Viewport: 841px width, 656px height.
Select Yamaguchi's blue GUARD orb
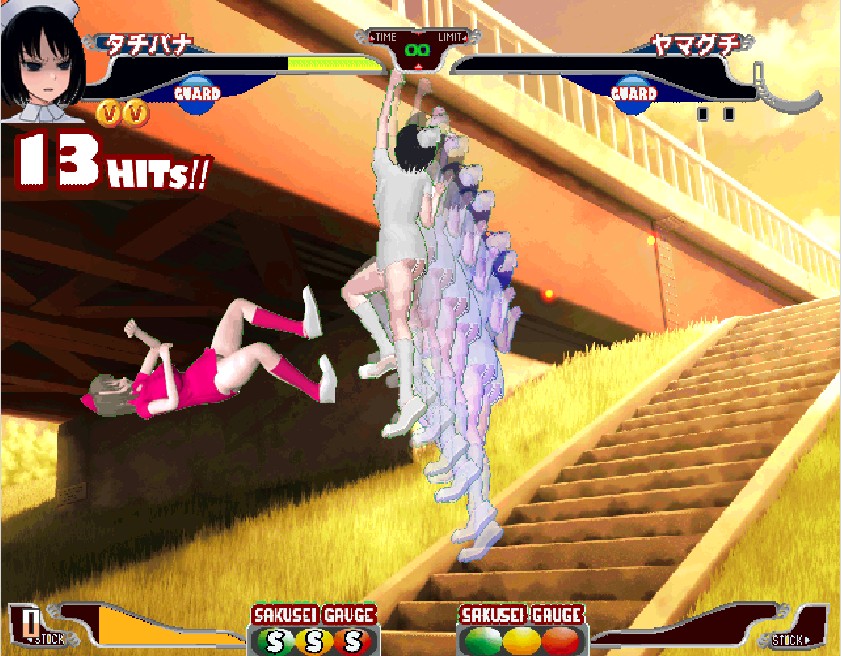(634, 94)
